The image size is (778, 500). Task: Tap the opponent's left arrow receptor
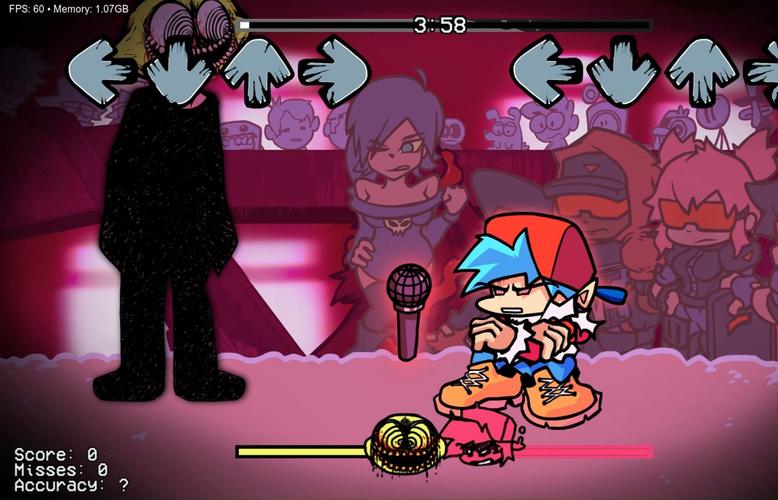(x=101, y=68)
